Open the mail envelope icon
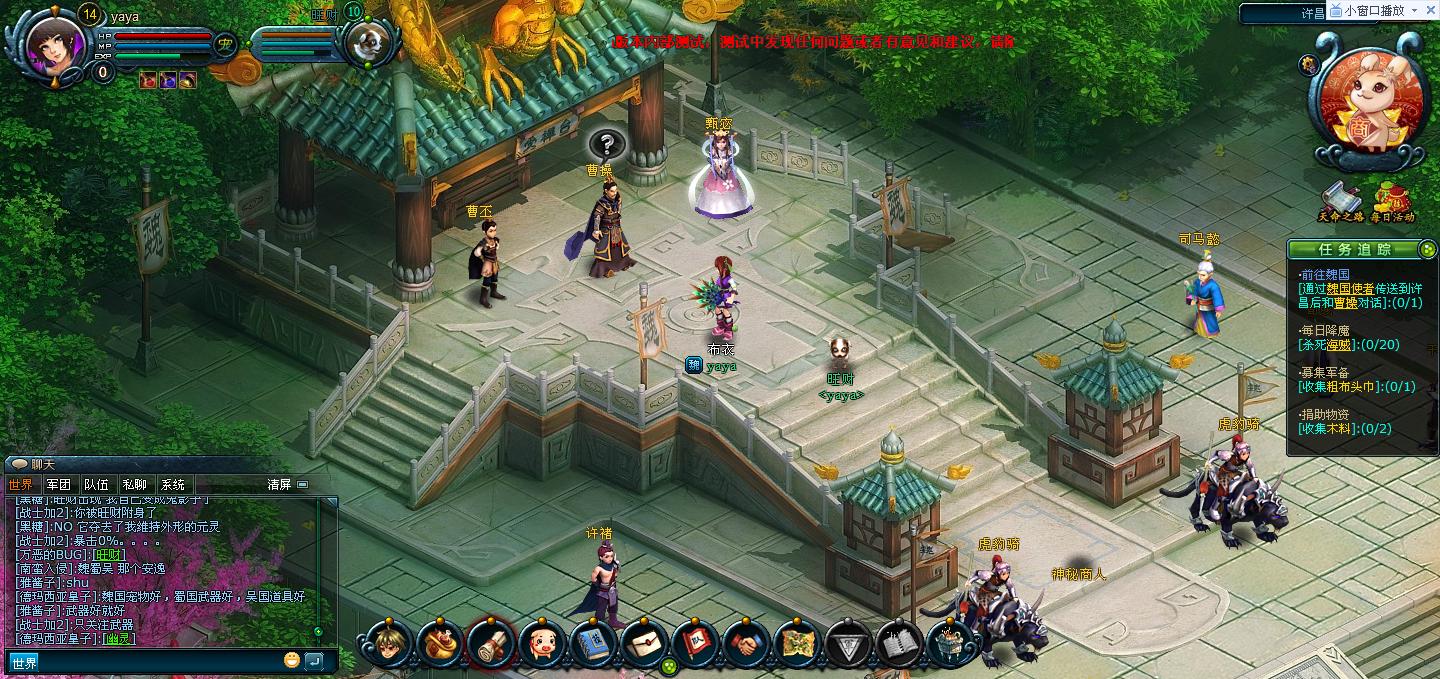The height and width of the screenshot is (679, 1440). (x=644, y=643)
